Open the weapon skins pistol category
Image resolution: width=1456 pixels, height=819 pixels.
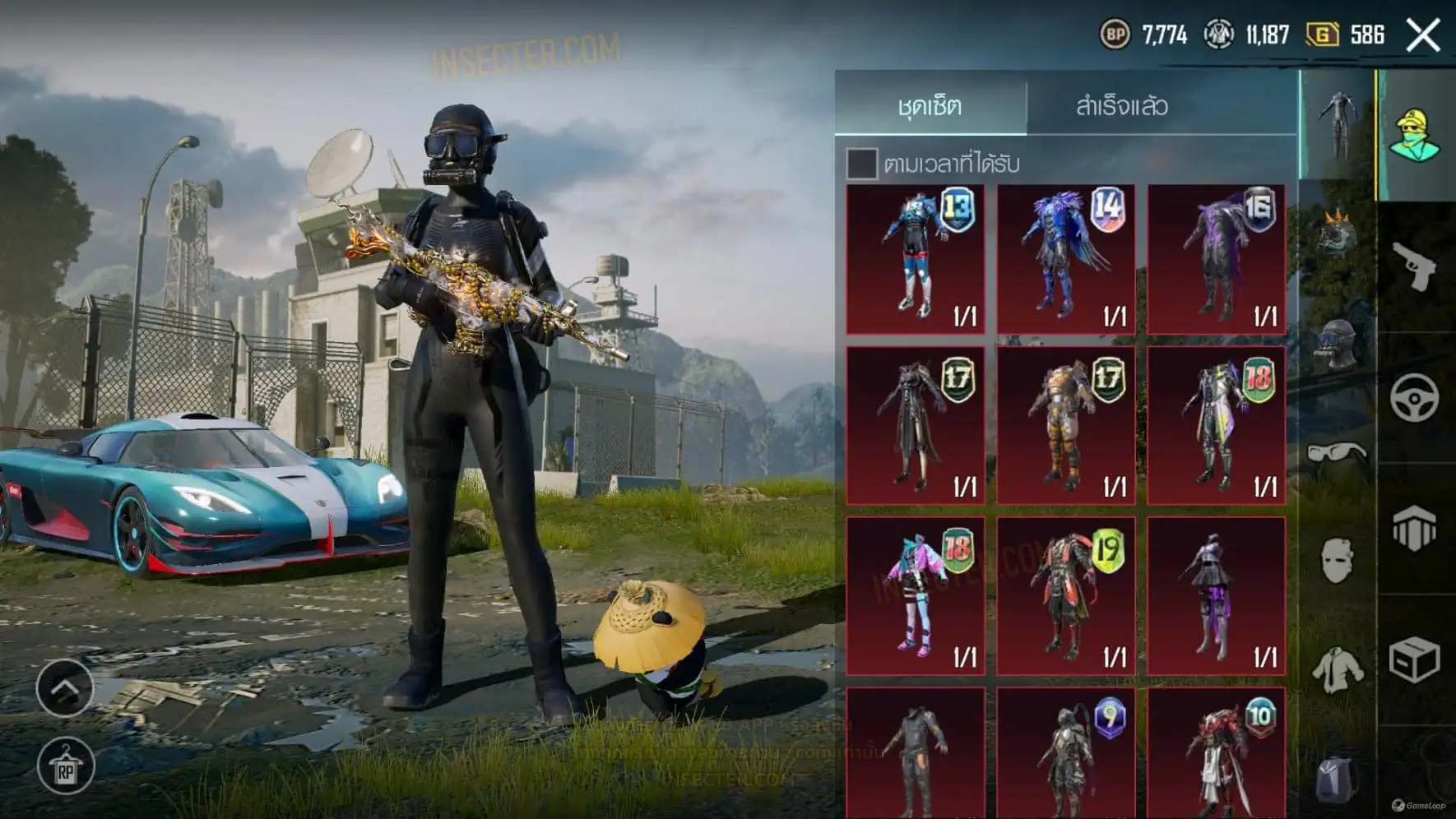(1414, 265)
